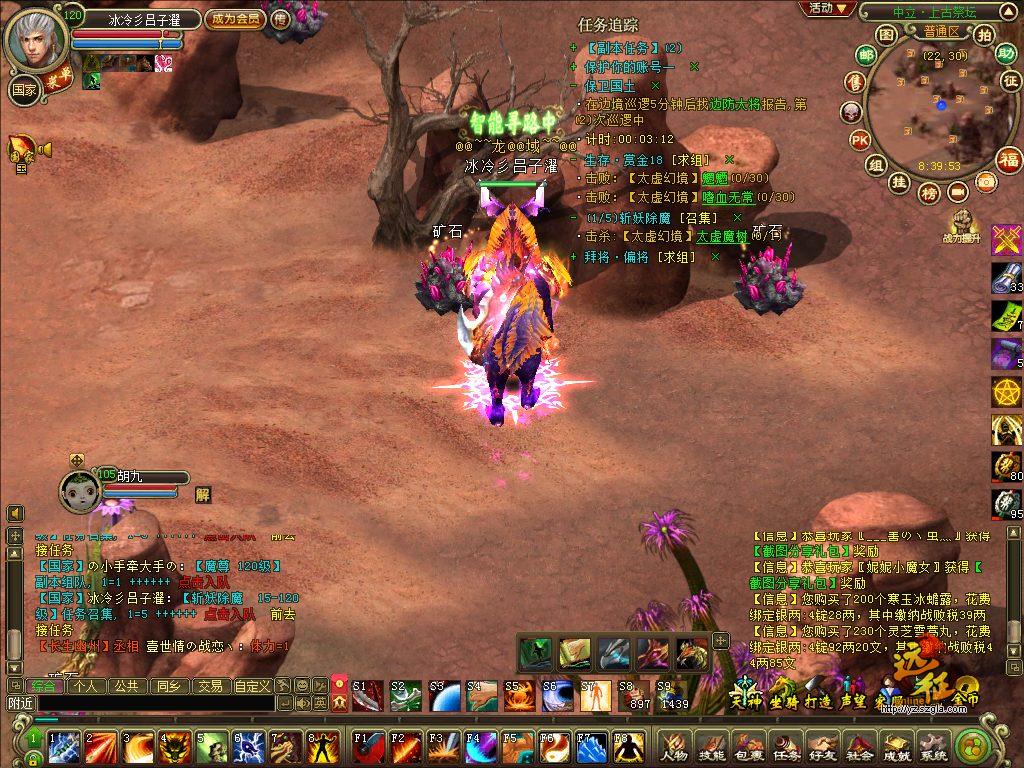Activate the skill in hotbar slot 1
Image resolution: width=1024 pixels, height=768 pixels.
pos(65,746)
